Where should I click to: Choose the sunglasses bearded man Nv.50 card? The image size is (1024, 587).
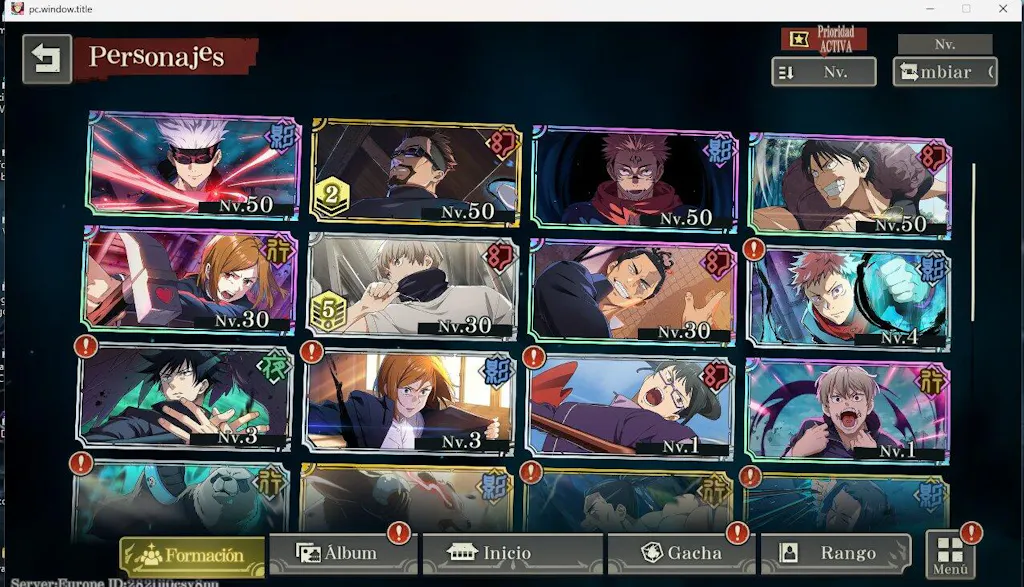tap(415, 172)
